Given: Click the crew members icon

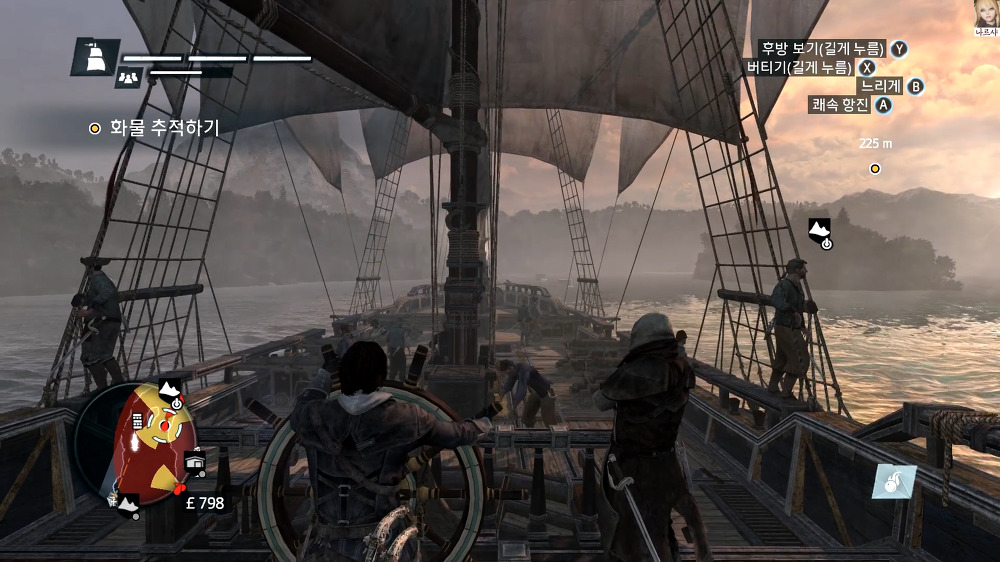Looking at the screenshot, I should [129, 76].
